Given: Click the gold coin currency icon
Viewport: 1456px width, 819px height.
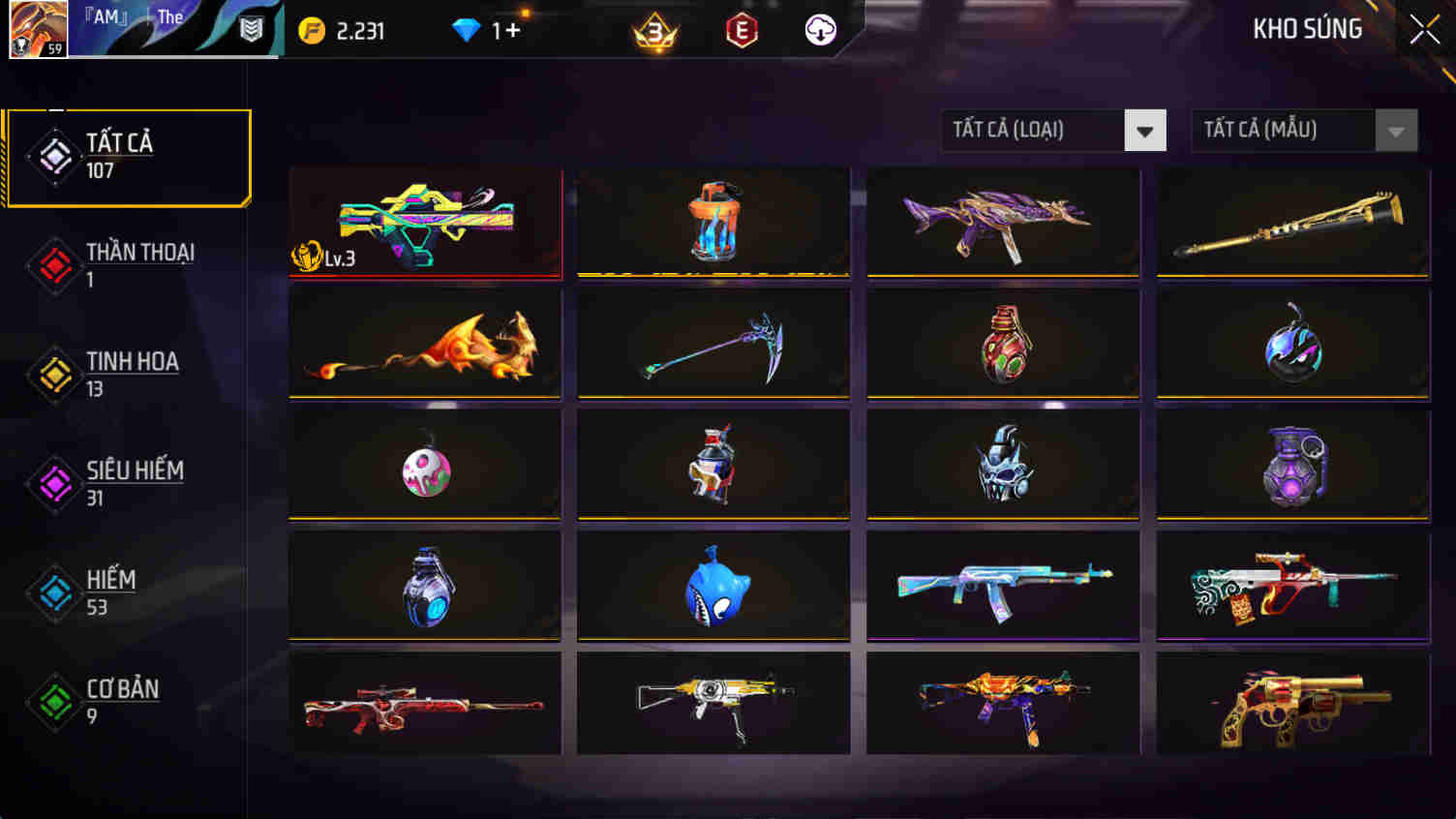Looking at the screenshot, I should [311, 29].
